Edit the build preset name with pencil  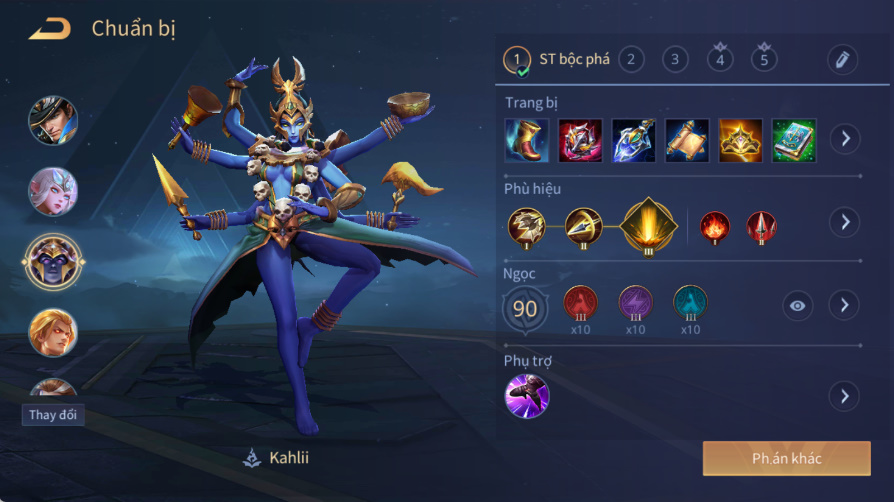point(843,60)
